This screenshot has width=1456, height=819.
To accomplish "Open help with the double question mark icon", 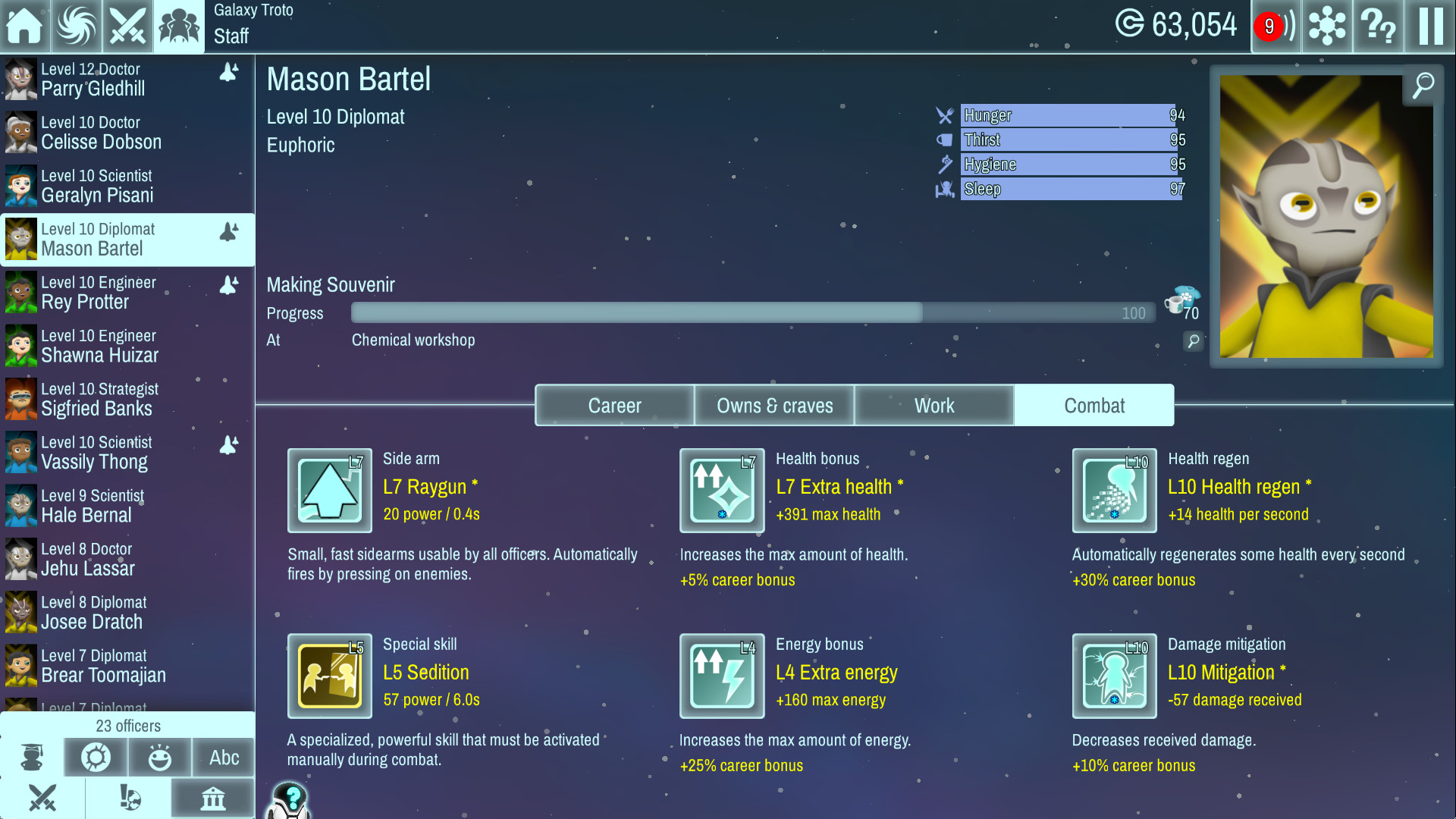I will (1378, 27).
